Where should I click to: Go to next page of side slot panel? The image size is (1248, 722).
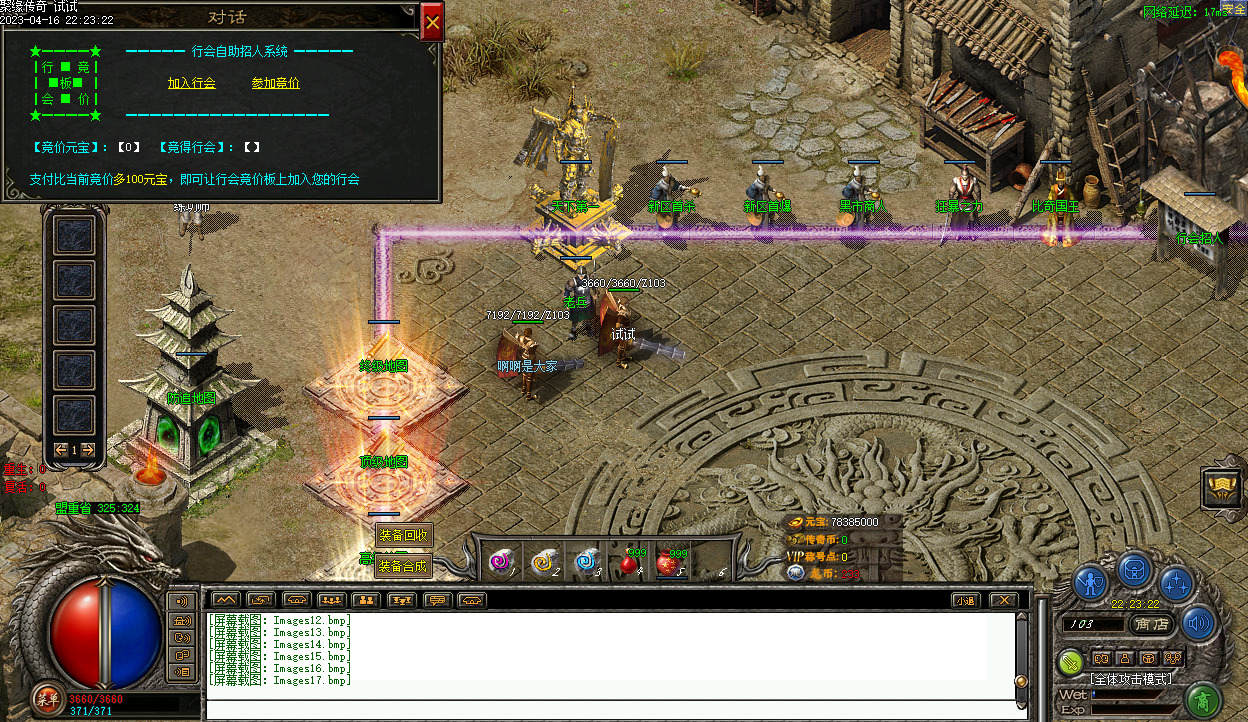tap(88, 450)
